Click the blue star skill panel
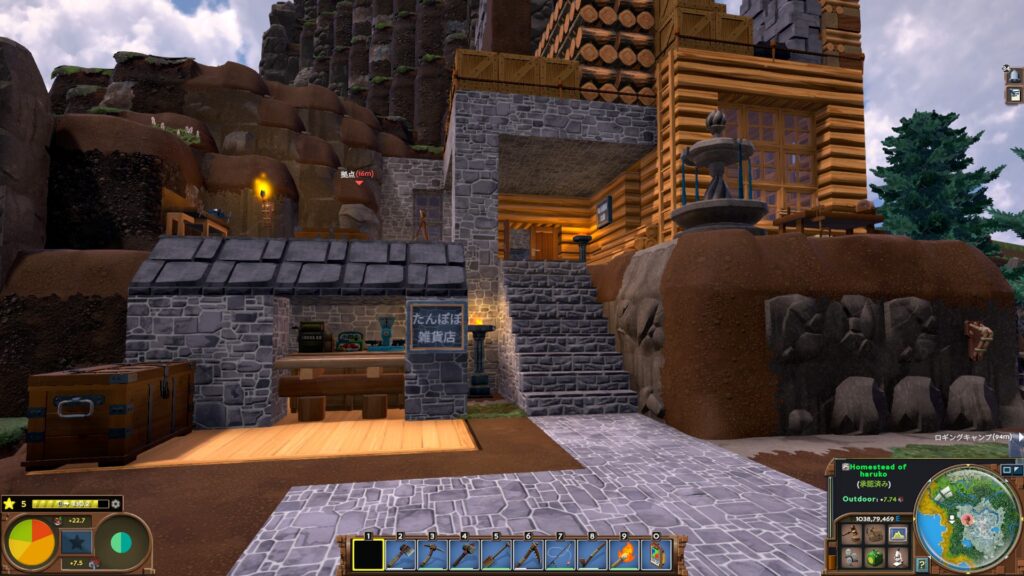The image size is (1024, 576). tap(76, 542)
